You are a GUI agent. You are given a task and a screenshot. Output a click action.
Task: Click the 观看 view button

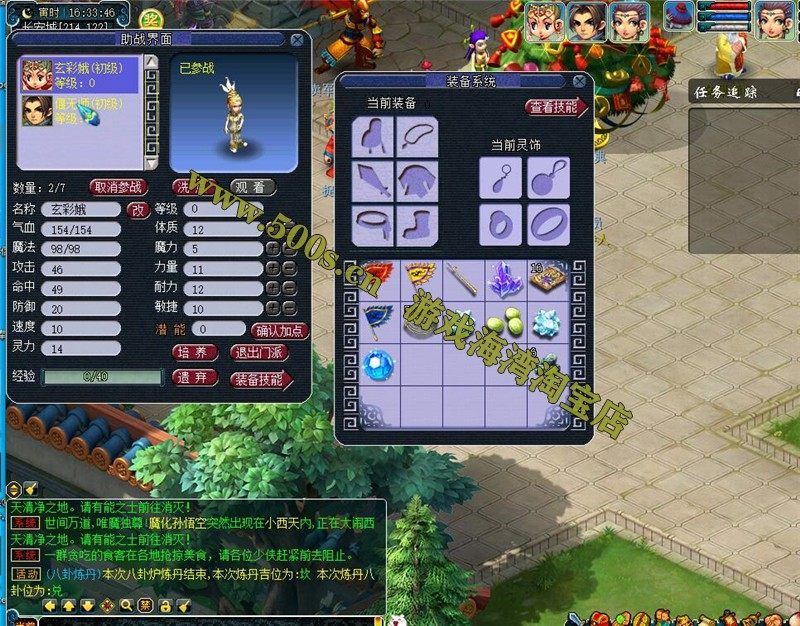(253, 187)
